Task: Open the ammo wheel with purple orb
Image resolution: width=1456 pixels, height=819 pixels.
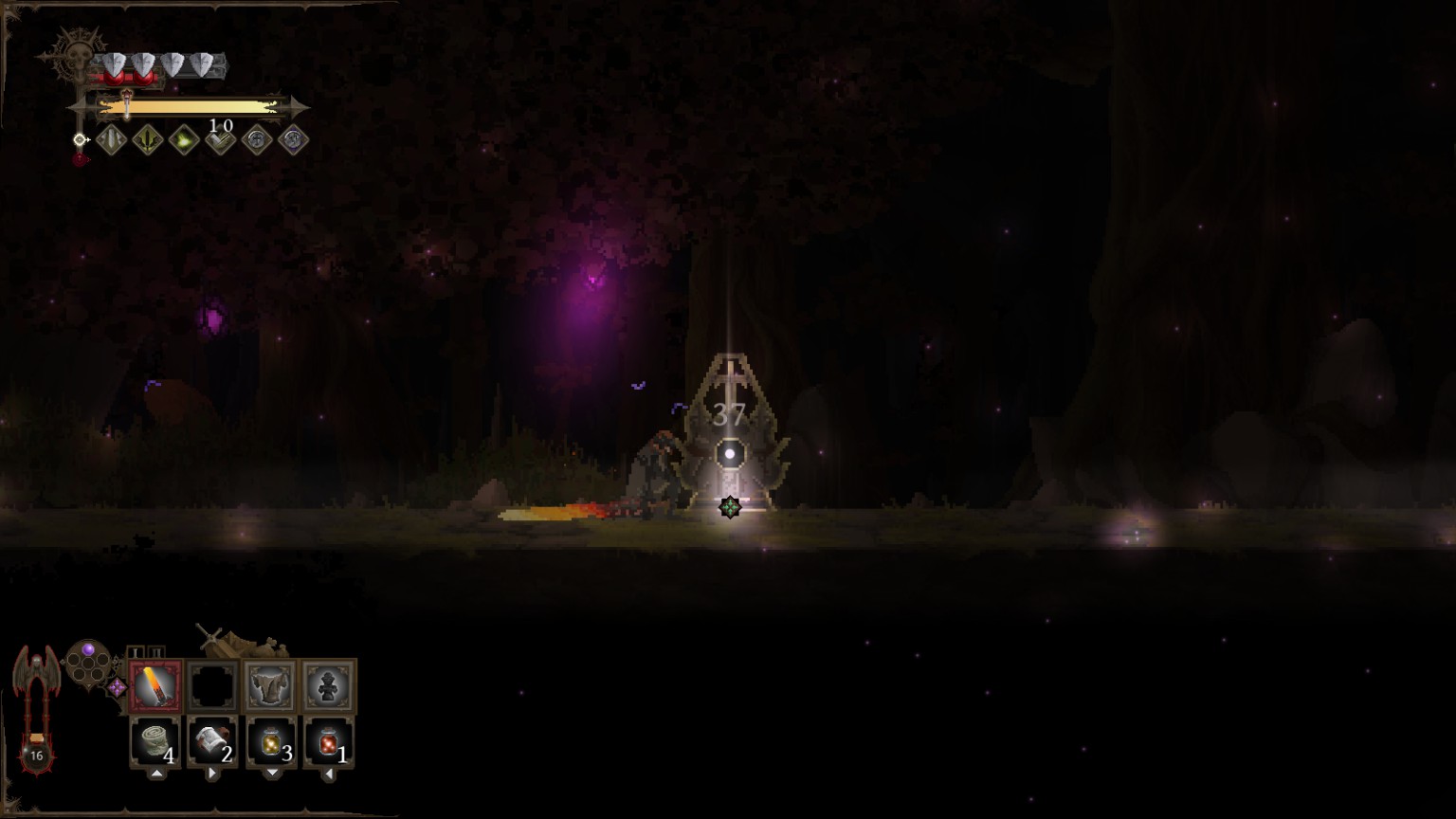Action: pyautogui.click(x=88, y=663)
